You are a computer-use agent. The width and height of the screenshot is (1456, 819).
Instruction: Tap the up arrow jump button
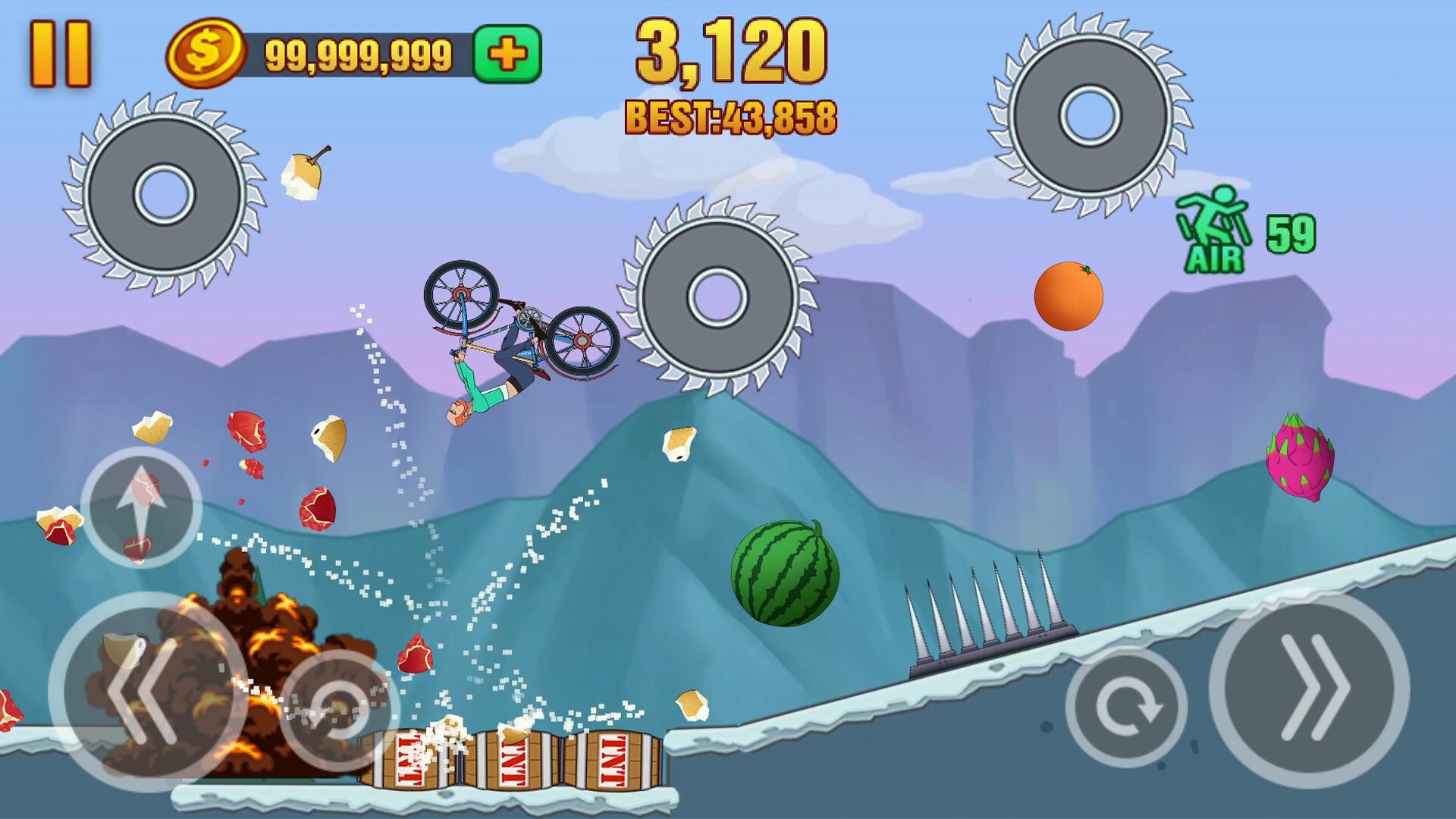point(141,507)
